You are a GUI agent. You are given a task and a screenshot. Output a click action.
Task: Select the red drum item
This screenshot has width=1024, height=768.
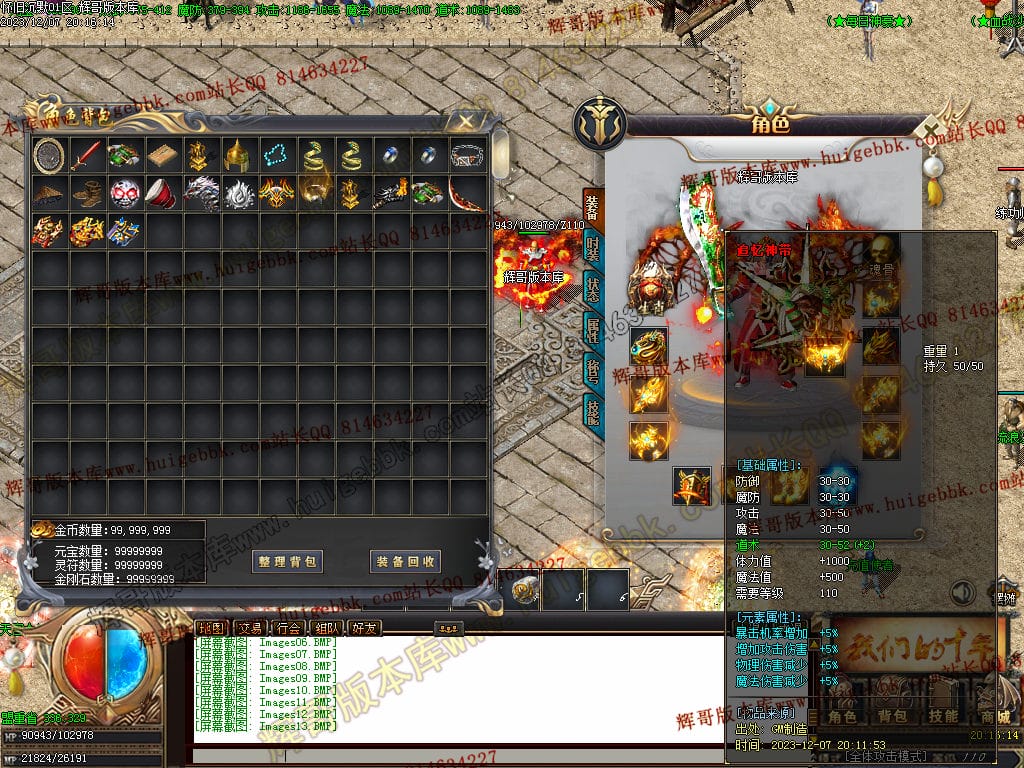point(161,193)
